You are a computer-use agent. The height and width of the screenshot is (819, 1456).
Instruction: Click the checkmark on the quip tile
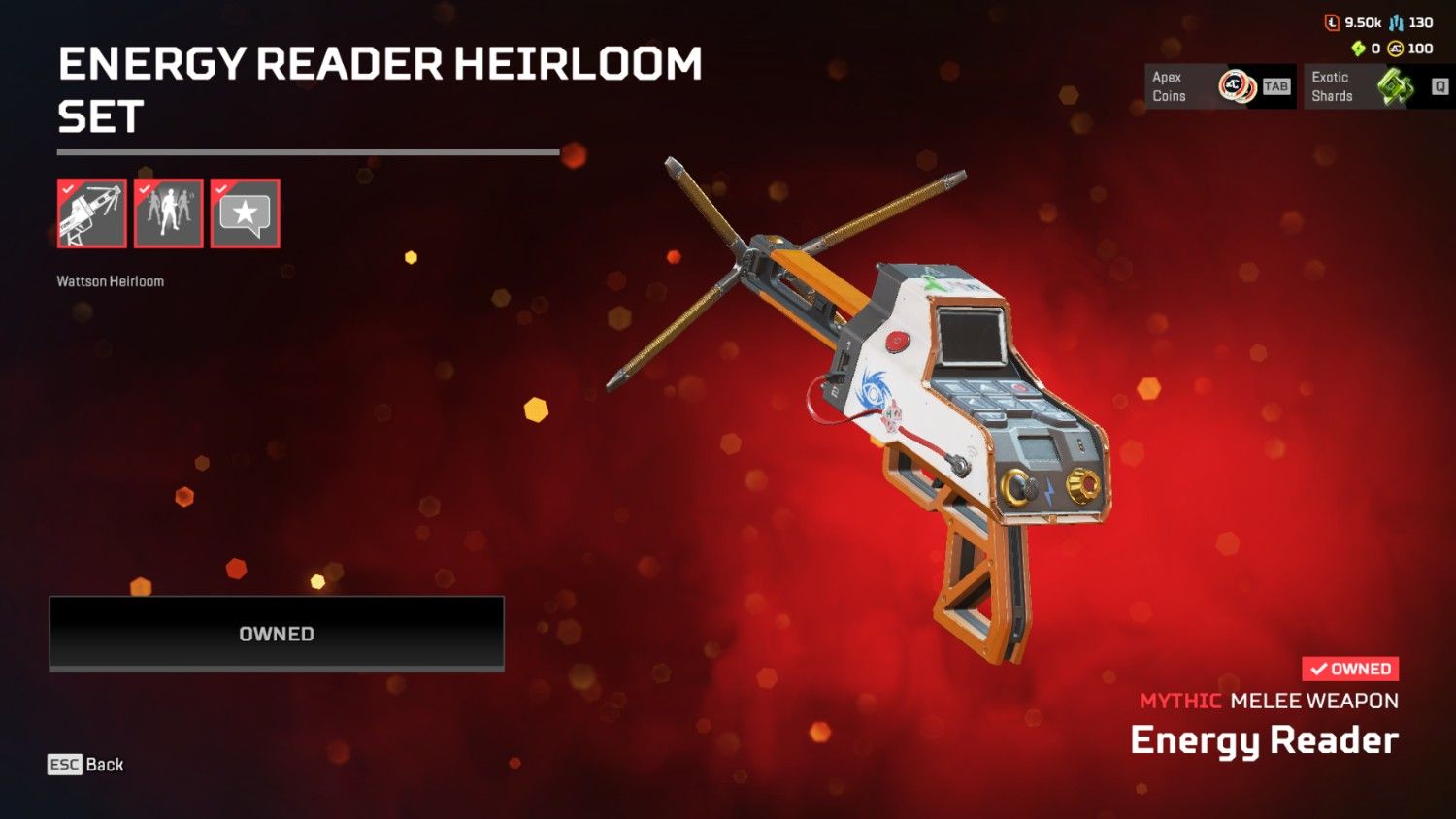pyautogui.click(x=220, y=191)
